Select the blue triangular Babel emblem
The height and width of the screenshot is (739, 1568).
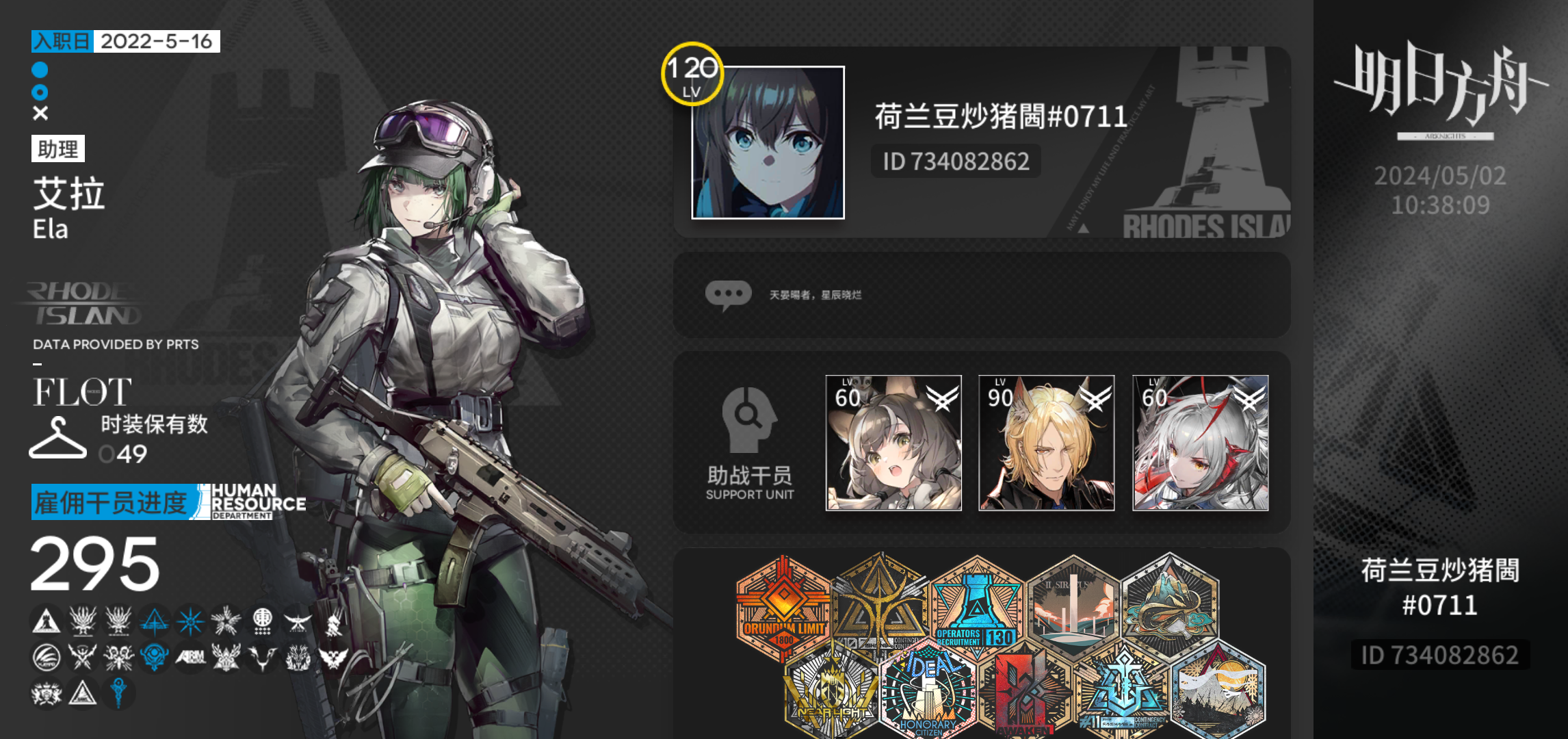(155, 623)
